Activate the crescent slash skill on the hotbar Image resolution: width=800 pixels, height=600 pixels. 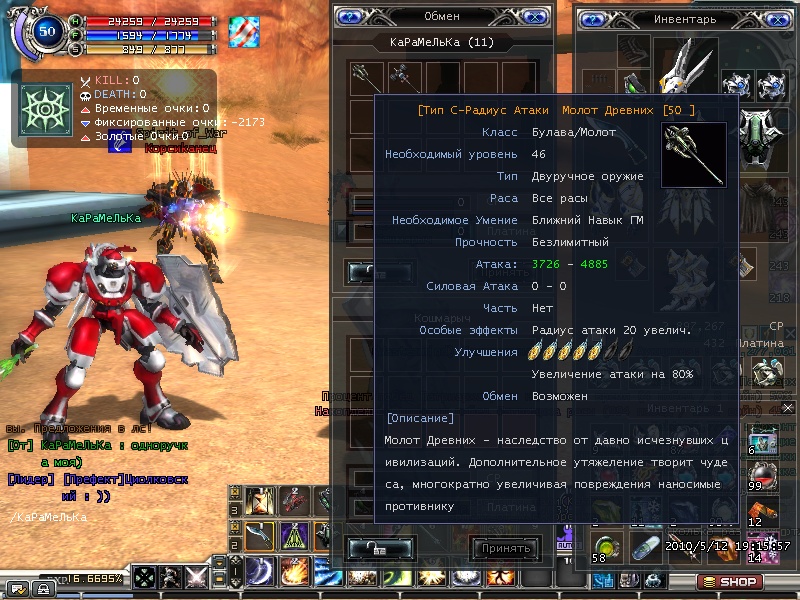pos(261,570)
